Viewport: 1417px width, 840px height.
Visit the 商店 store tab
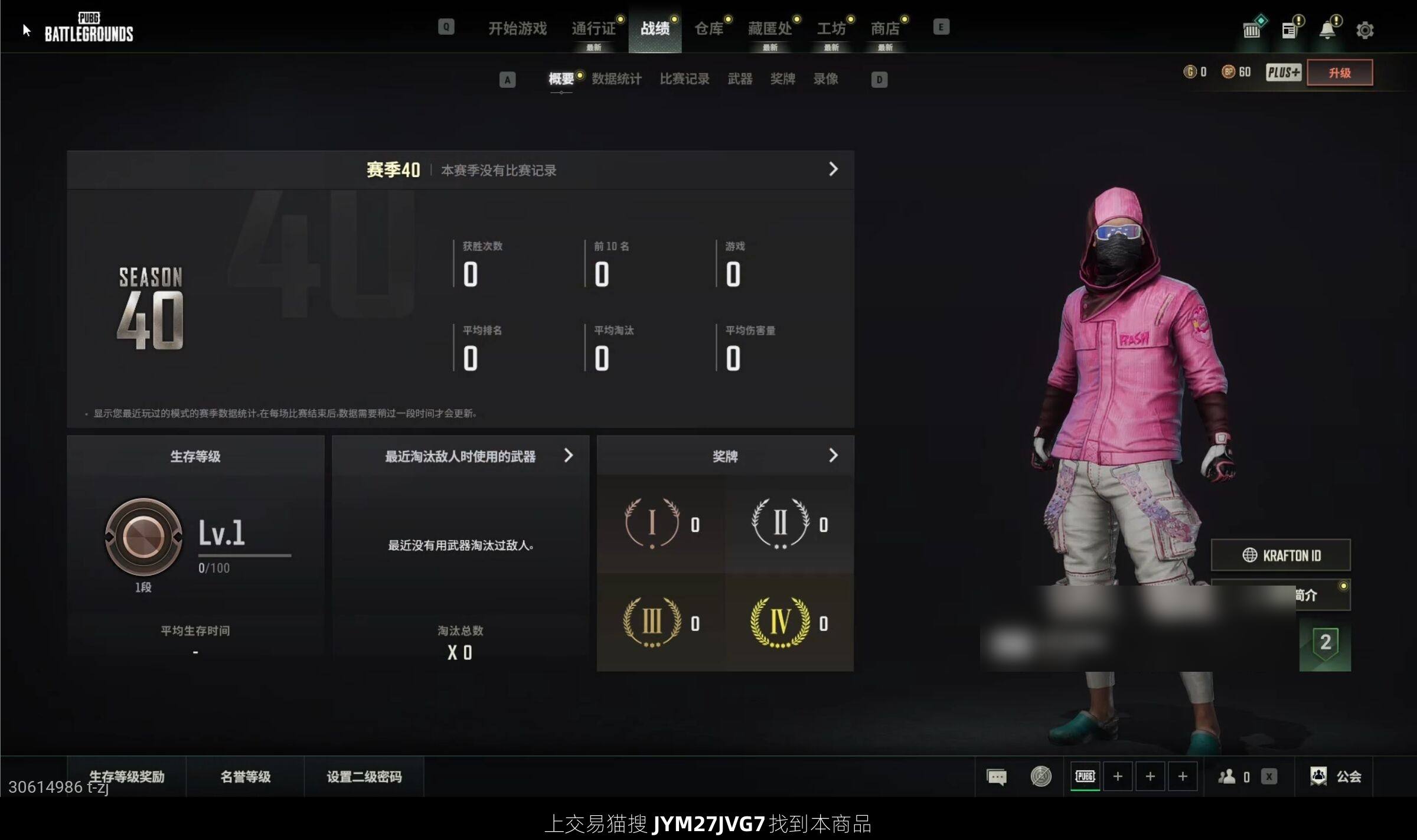tap(884, 28)
